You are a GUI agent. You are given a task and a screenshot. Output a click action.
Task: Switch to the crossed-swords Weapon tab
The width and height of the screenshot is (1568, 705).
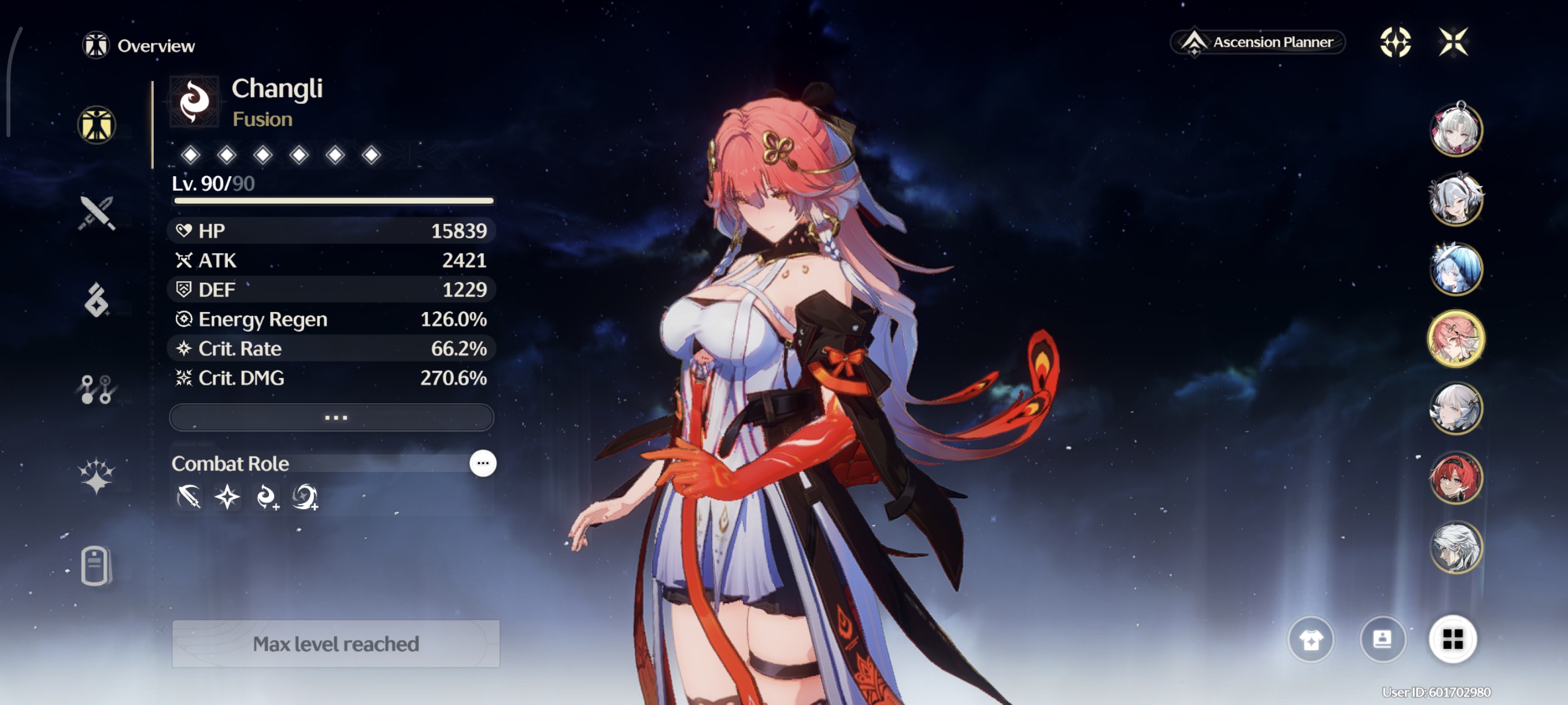[x=97, y=213]
